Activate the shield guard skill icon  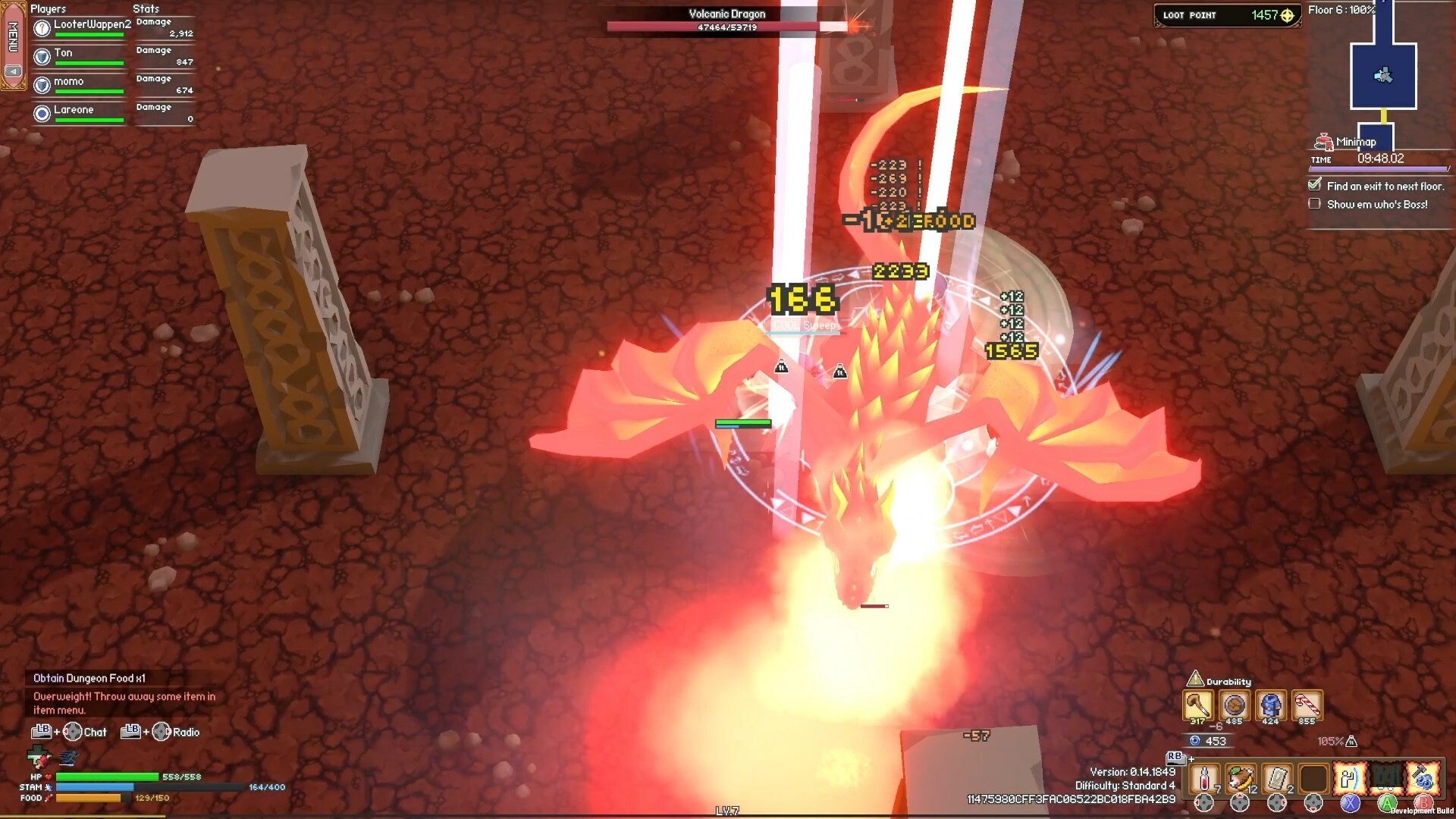click(1350, 779)
